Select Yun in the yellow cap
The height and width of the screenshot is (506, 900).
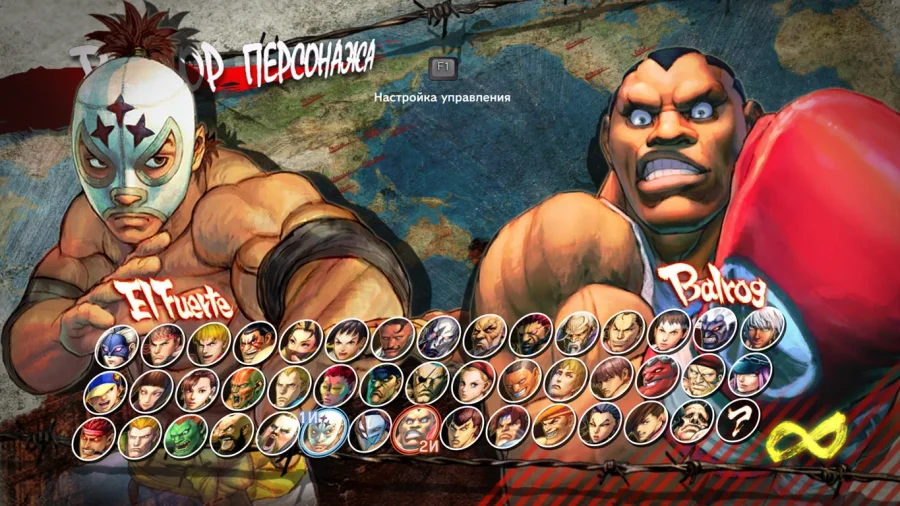point(106,391)
